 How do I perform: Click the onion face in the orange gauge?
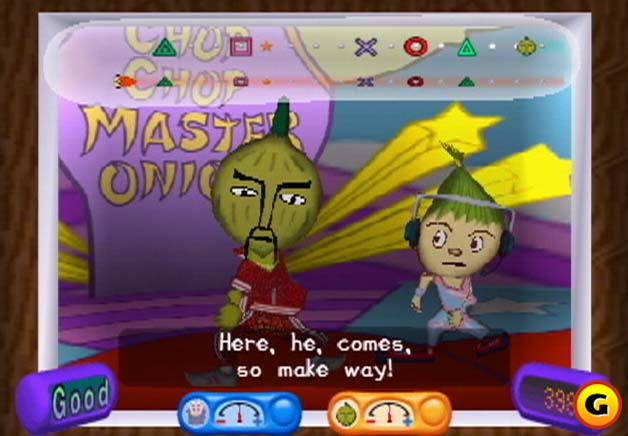coord(346,410)
